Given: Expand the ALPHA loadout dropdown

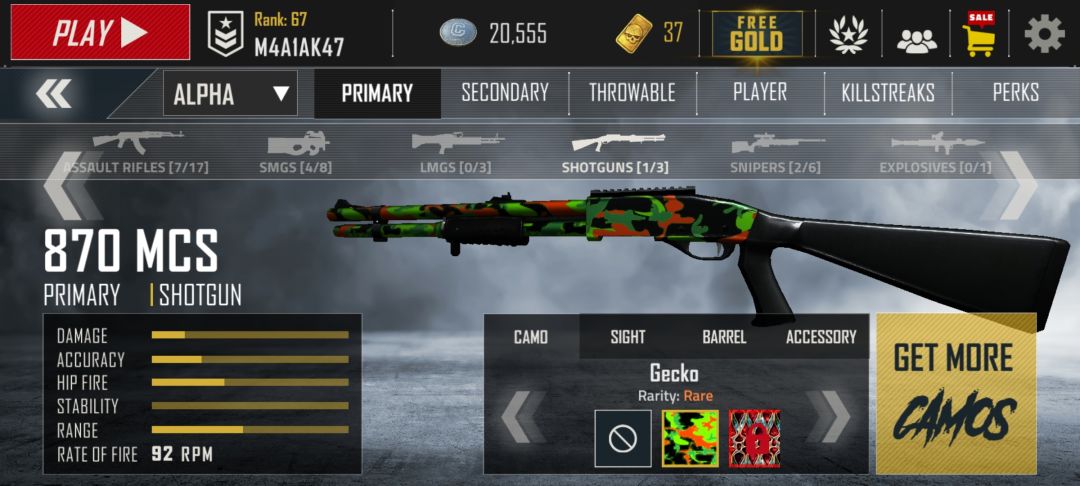Looking at the screenshot, I should (231, 95).
